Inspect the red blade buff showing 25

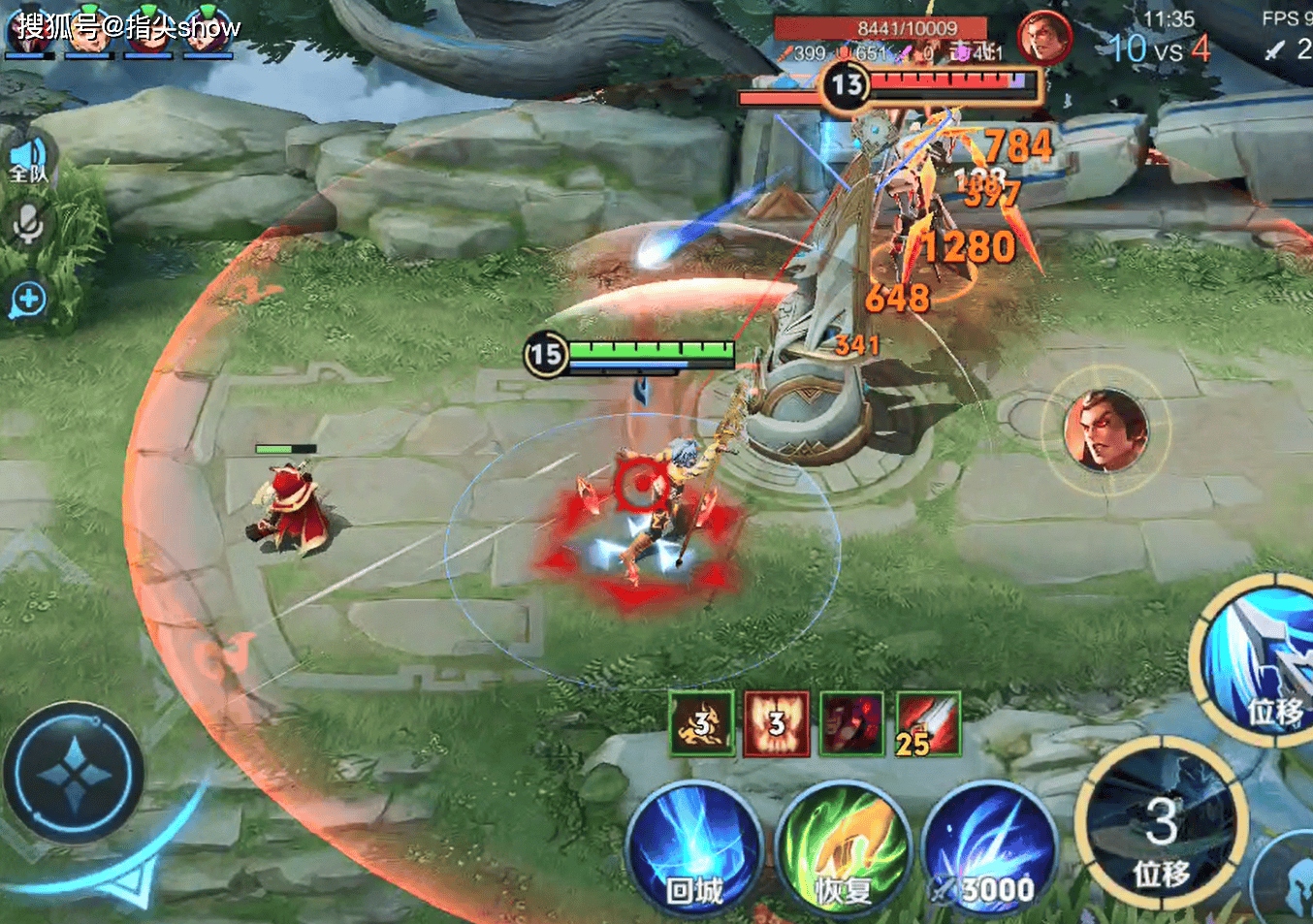[x=928, y=723]
